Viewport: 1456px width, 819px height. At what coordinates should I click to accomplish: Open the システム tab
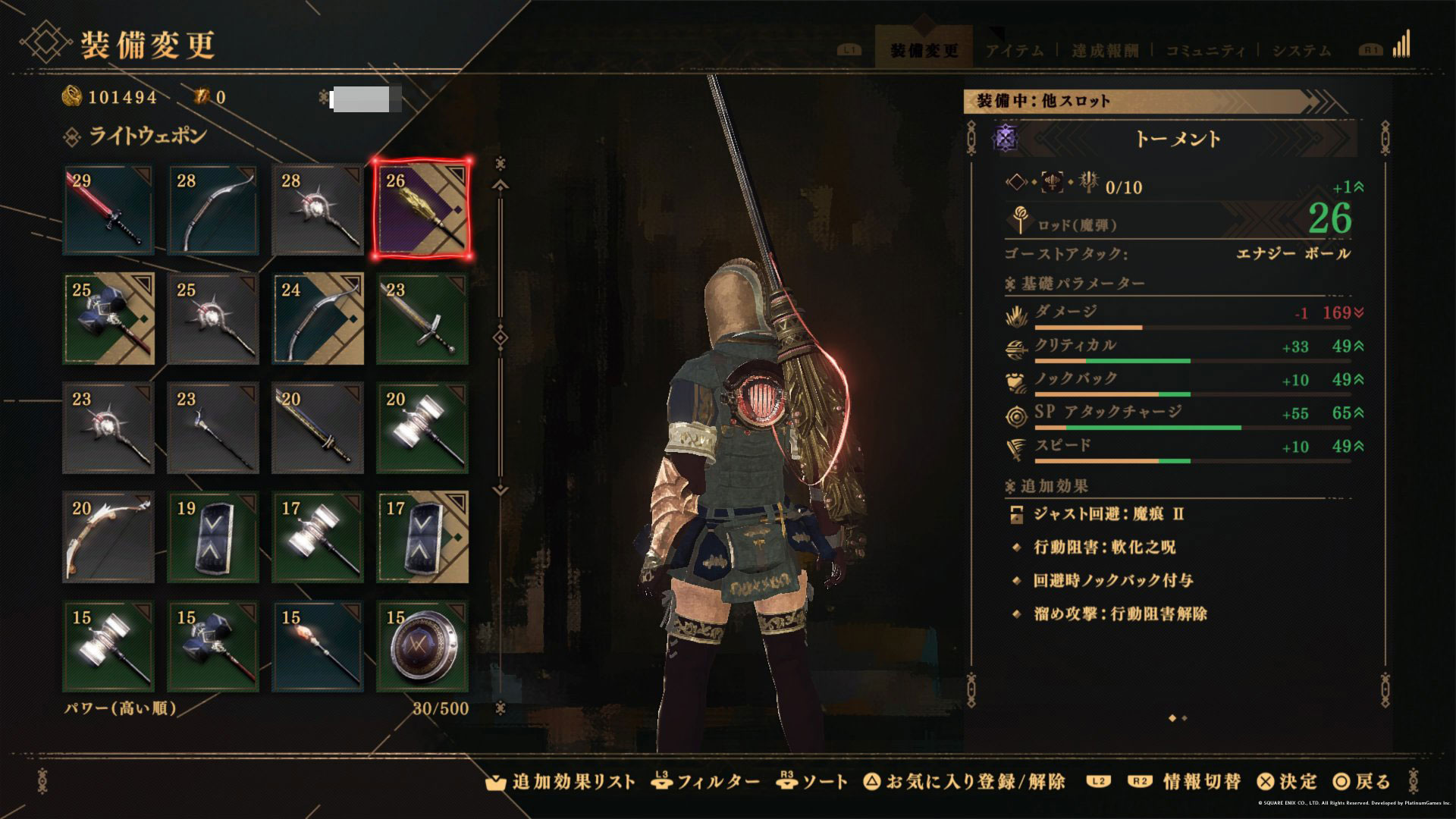point(1301,51)
